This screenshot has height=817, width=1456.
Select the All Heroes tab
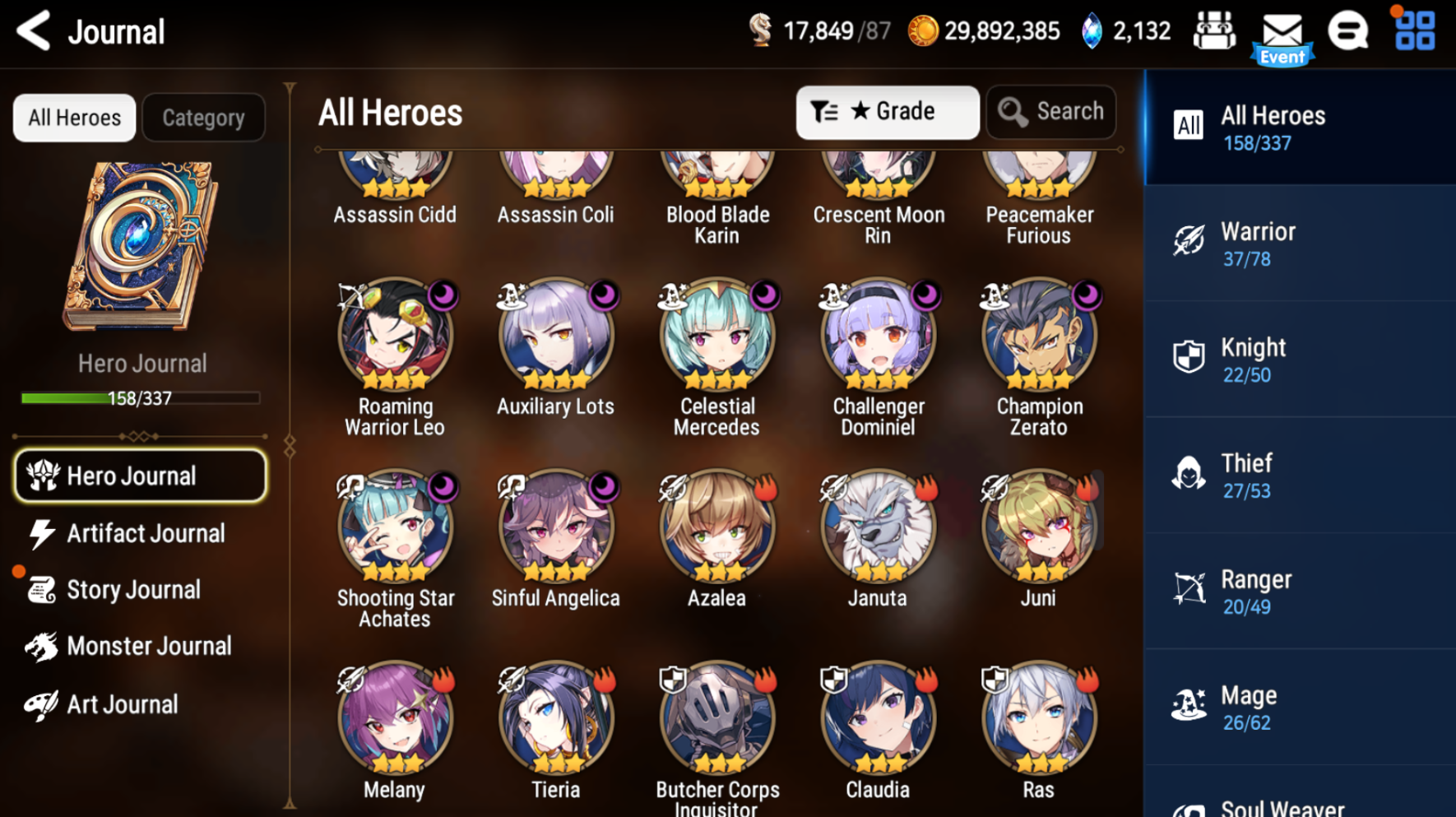[x=74, y=118]
